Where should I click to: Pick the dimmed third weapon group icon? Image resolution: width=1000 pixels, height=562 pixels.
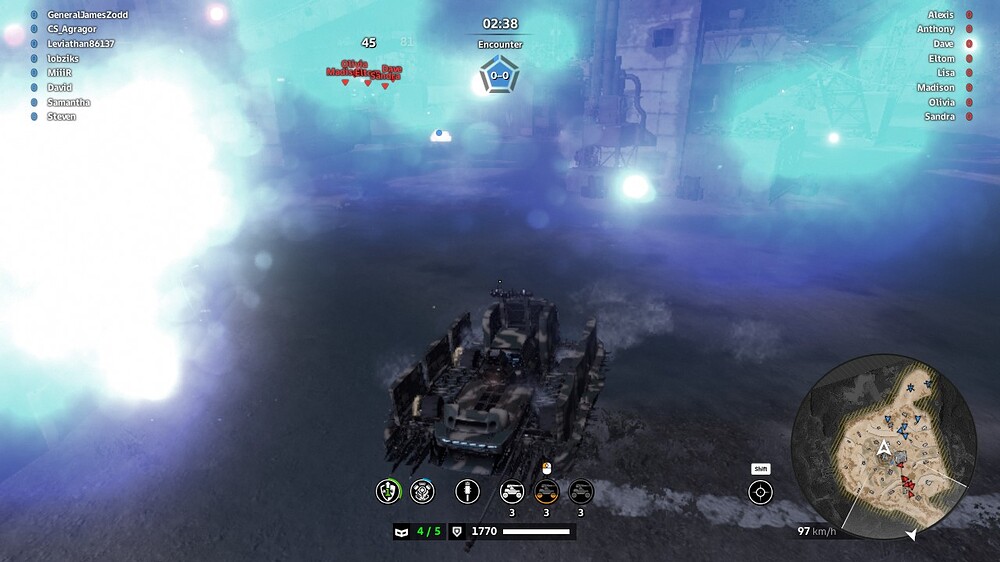tap(580, 491)
